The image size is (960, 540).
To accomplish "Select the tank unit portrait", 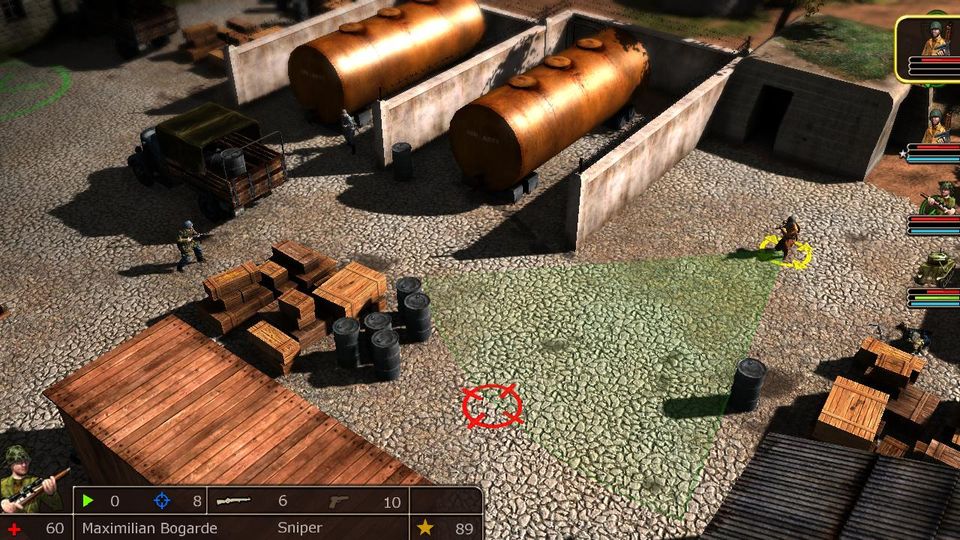I will pyautogui.click(x=936, y=269).
